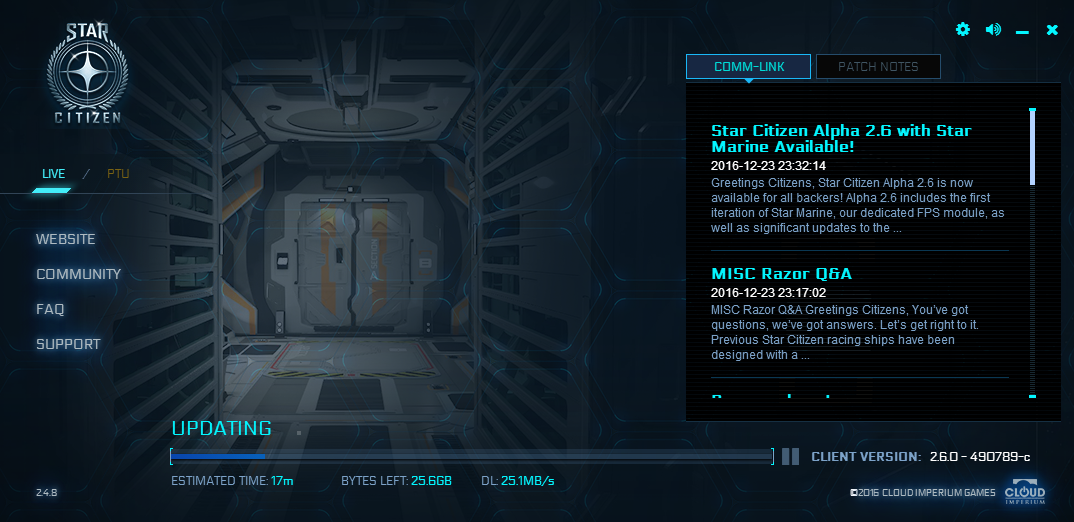Show the PATCH NOTES tab
The height and width of the screenshot is (522, 1074).
click(x=878, y=67)
